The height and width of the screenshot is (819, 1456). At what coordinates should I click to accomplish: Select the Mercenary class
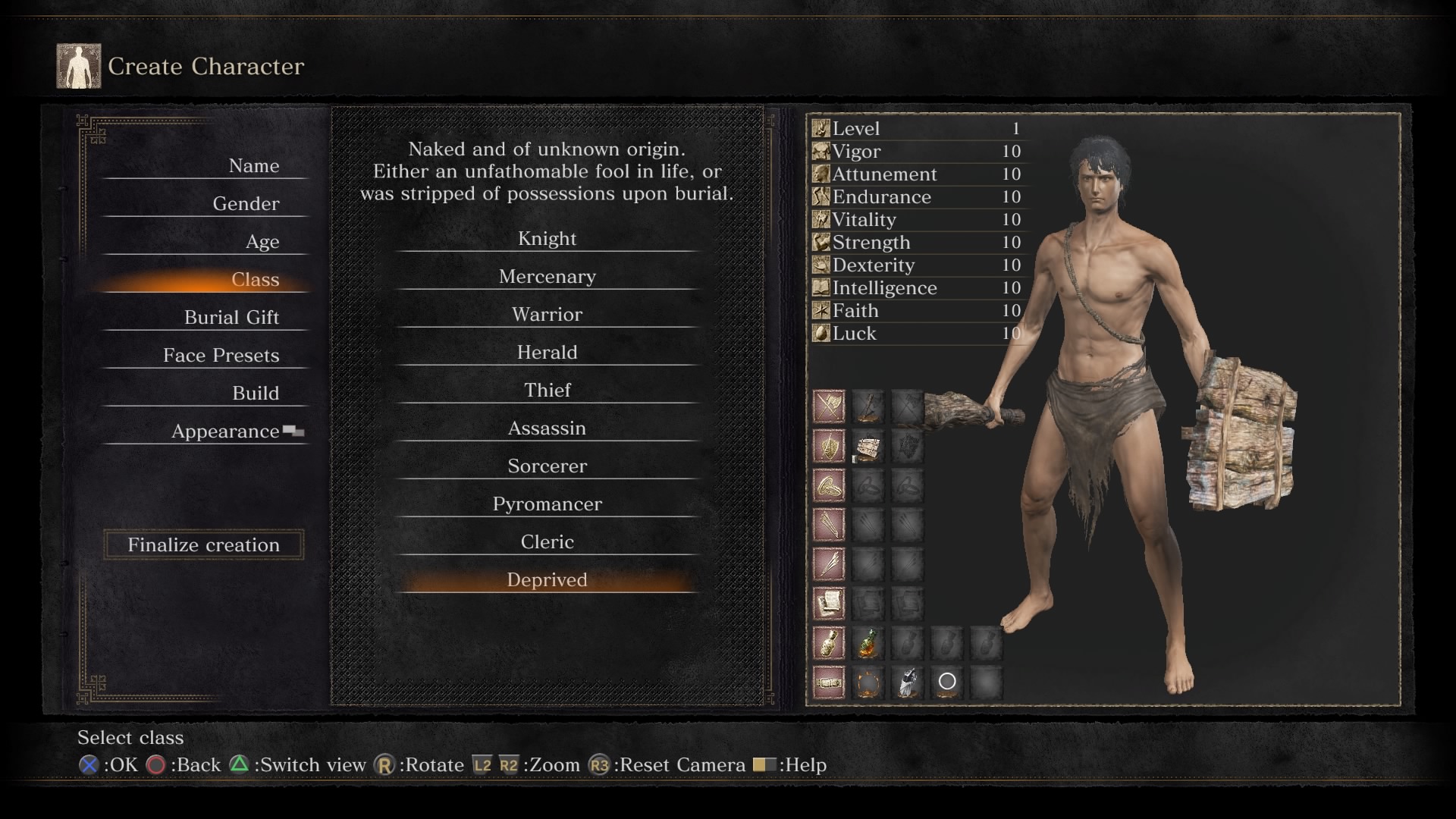547,277
